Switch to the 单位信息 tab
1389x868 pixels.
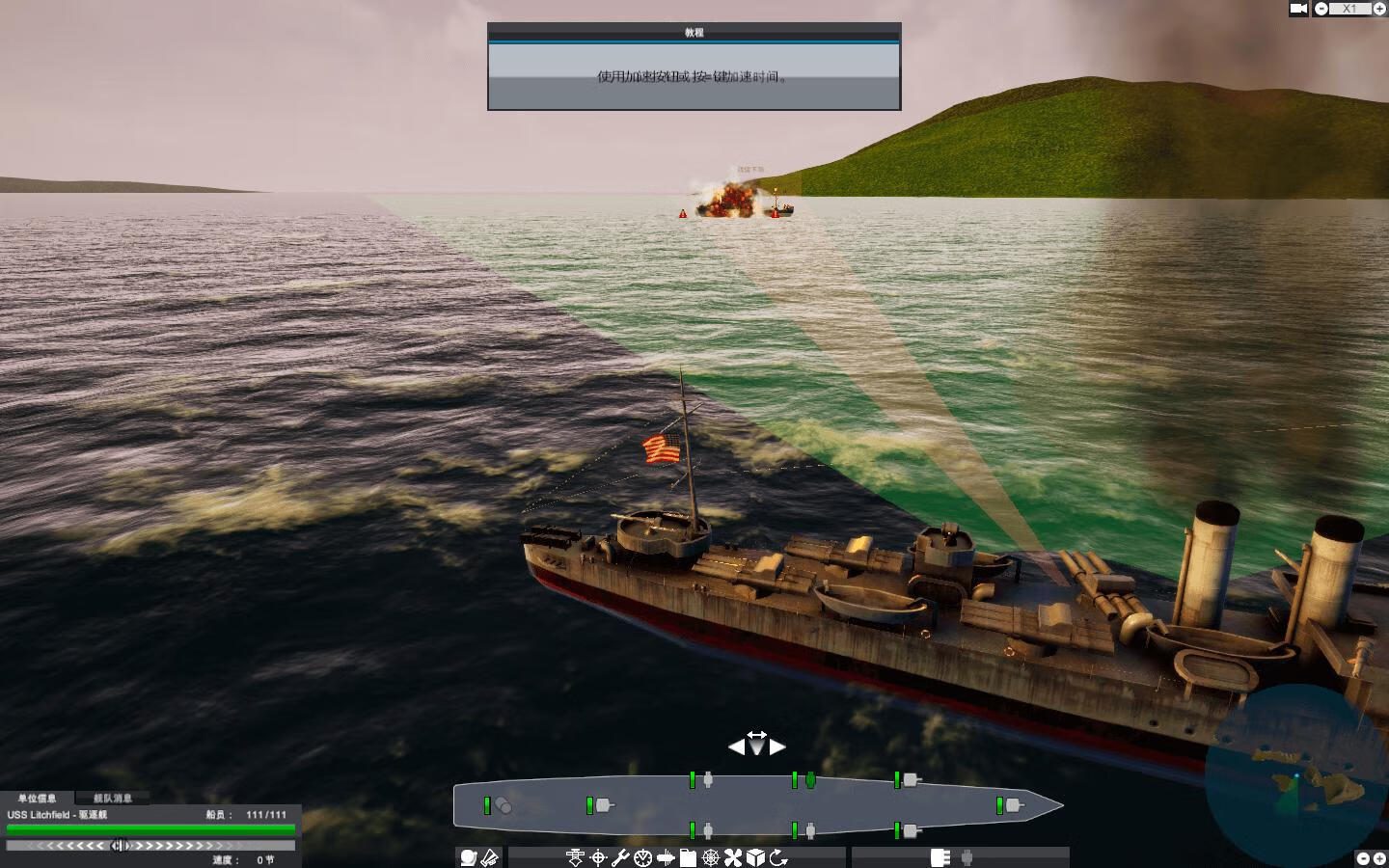pyautogui.click(x=37, y=799)
